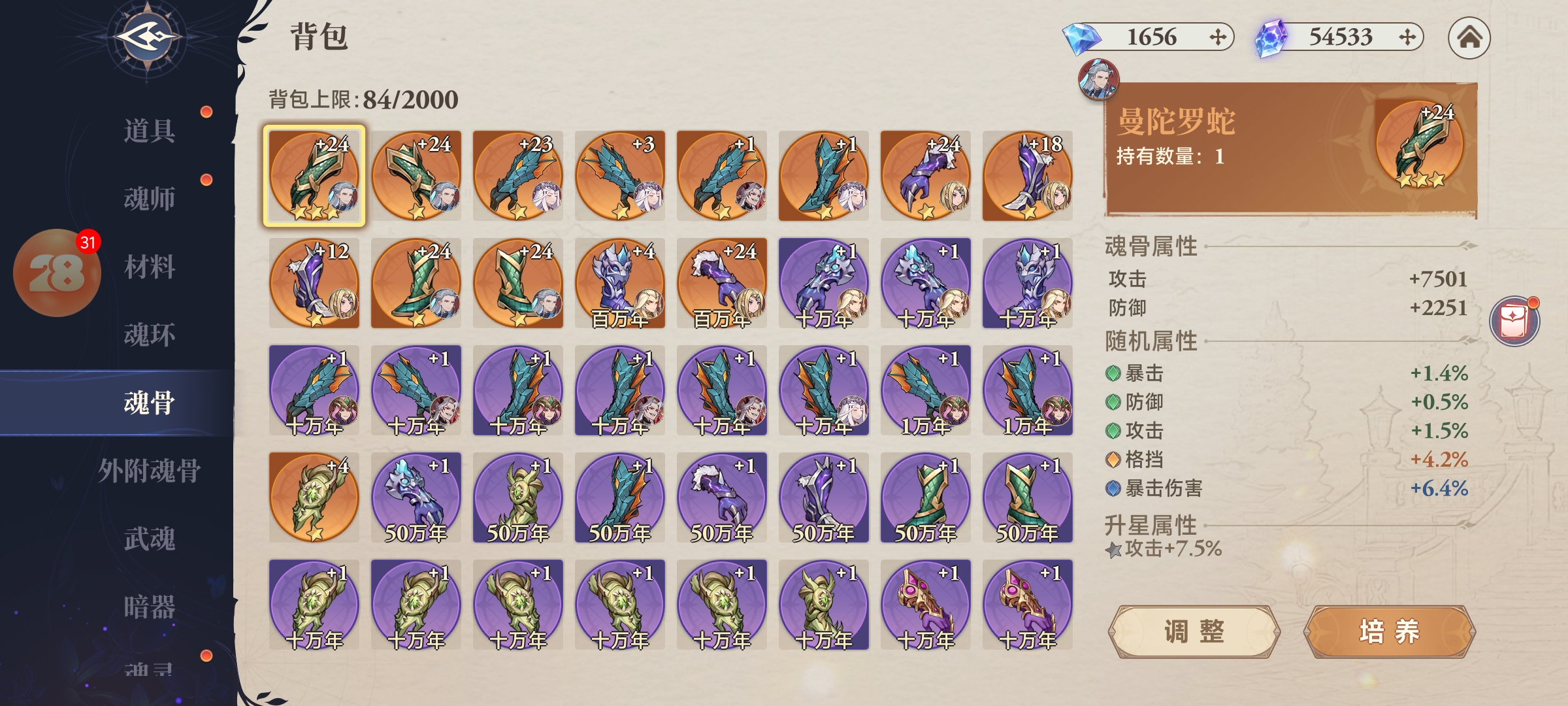
Task: Click the 调整 button
Action: click(x=1194, y=631)
